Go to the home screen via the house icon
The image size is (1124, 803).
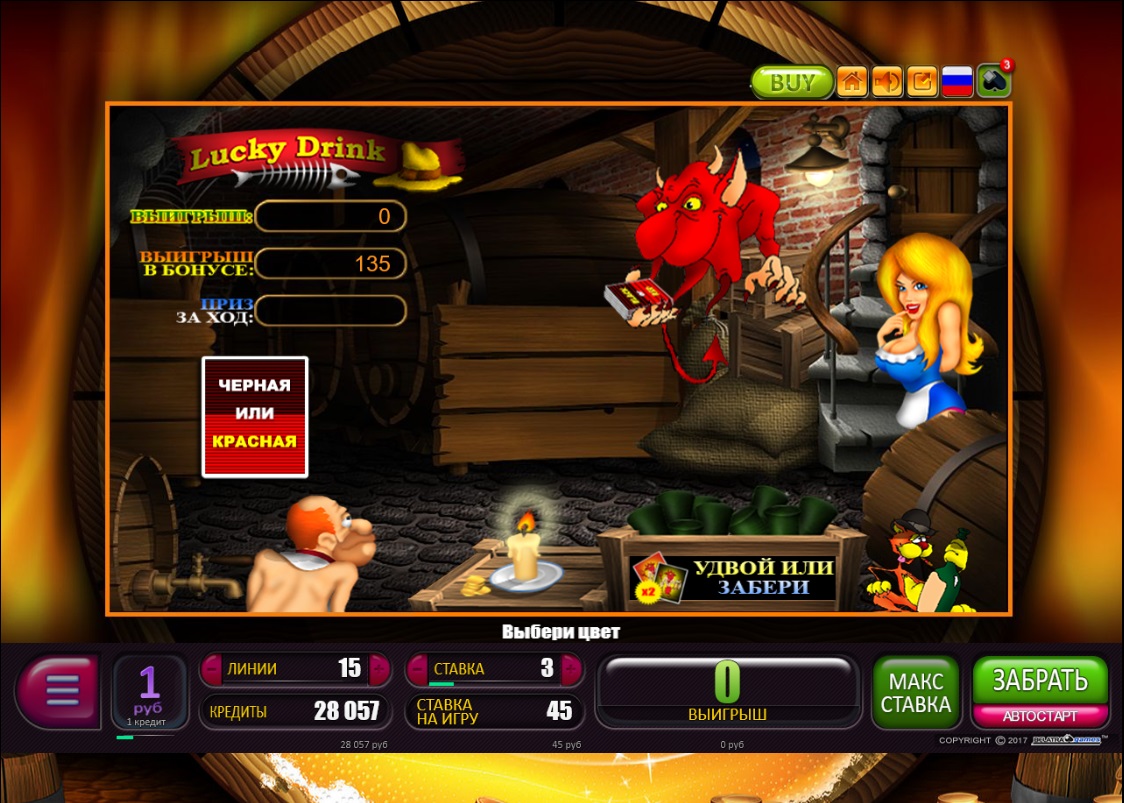852,82
